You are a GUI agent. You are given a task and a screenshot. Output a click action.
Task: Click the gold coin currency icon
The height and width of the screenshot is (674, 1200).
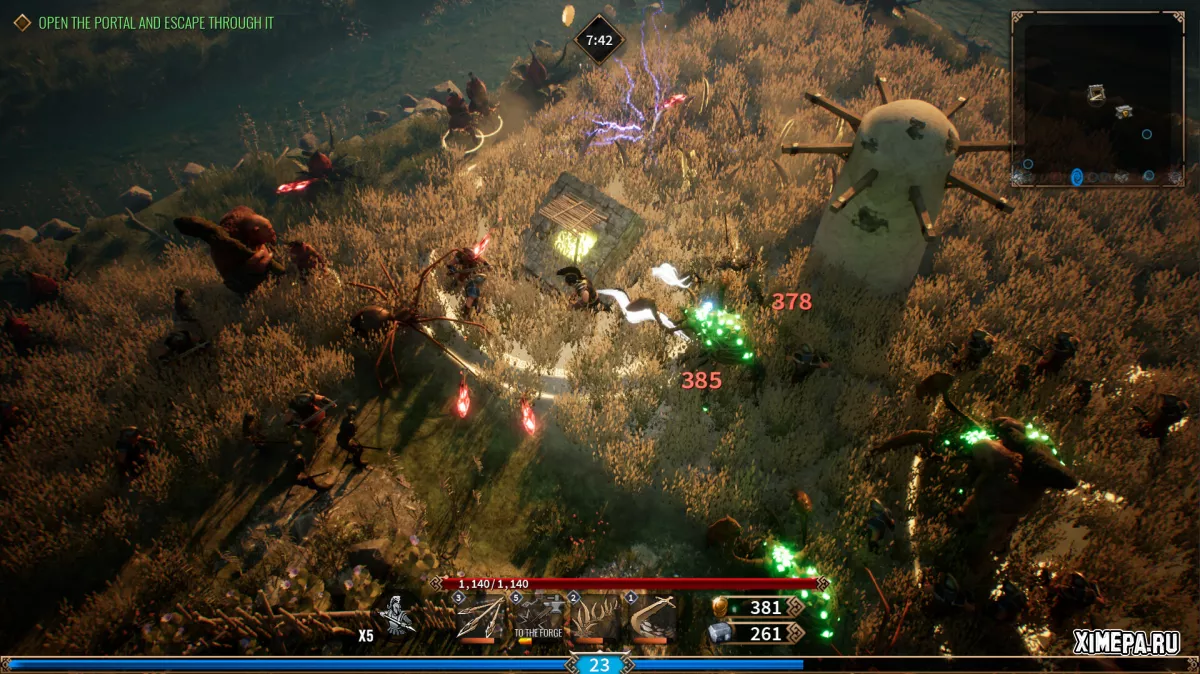pos(718,607)
